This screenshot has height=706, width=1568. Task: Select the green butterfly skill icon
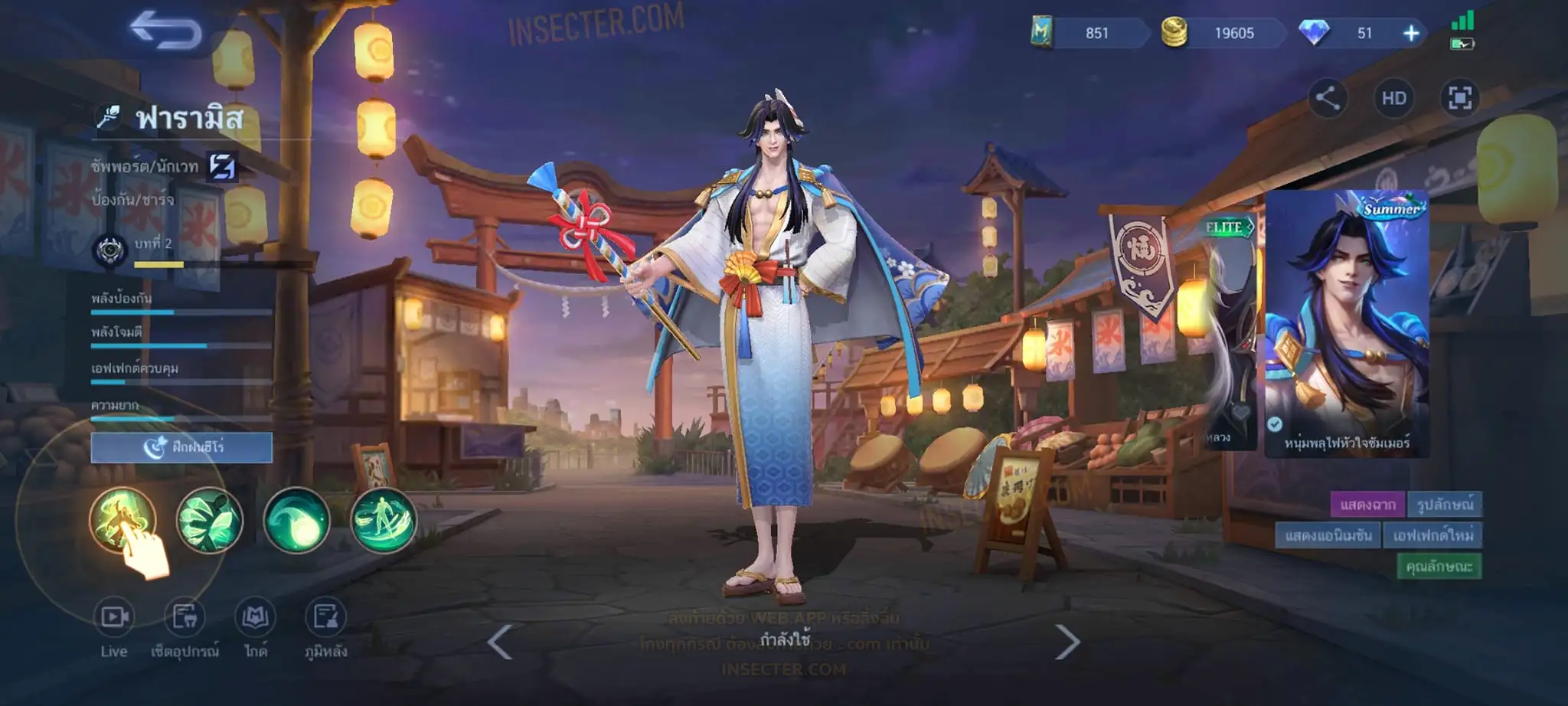tap(210, 520)
